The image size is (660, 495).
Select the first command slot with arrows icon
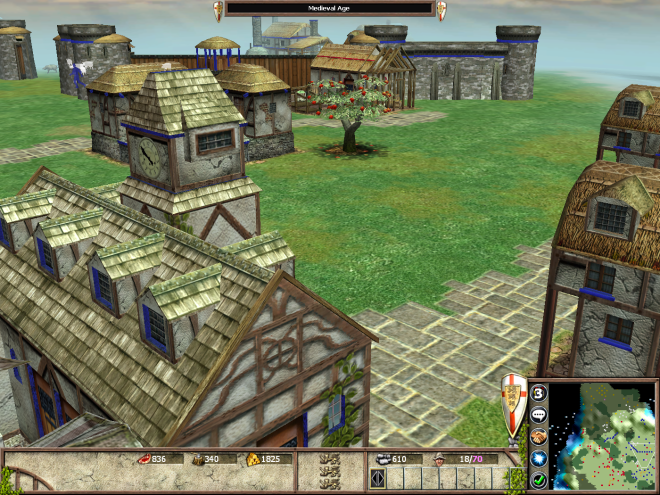[x=377, y=478]
